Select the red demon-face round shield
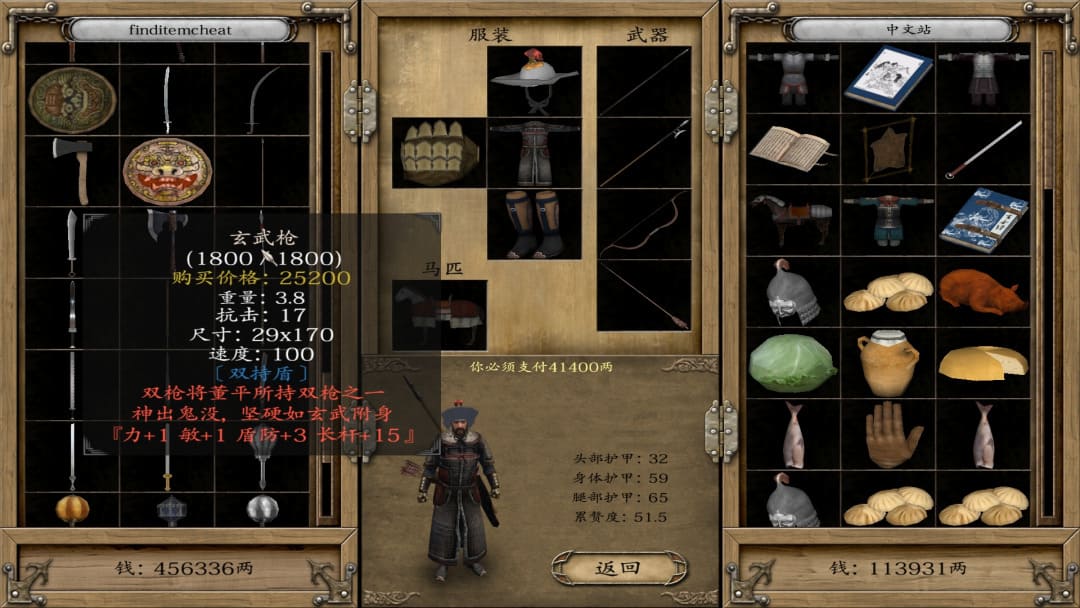1080x608 pixels. pos(167,171)
